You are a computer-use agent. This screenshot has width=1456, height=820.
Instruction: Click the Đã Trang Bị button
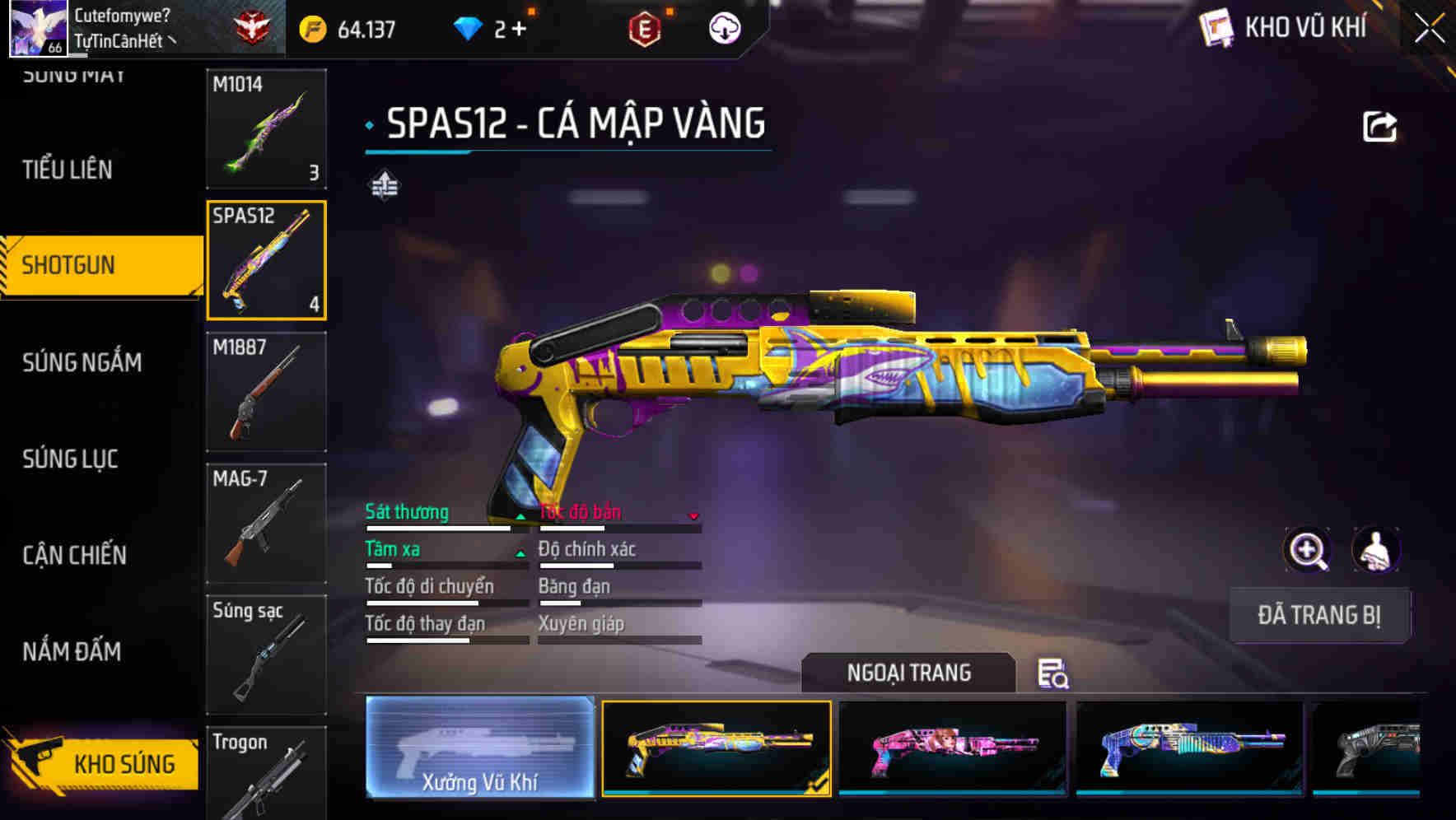(1318, 615)
